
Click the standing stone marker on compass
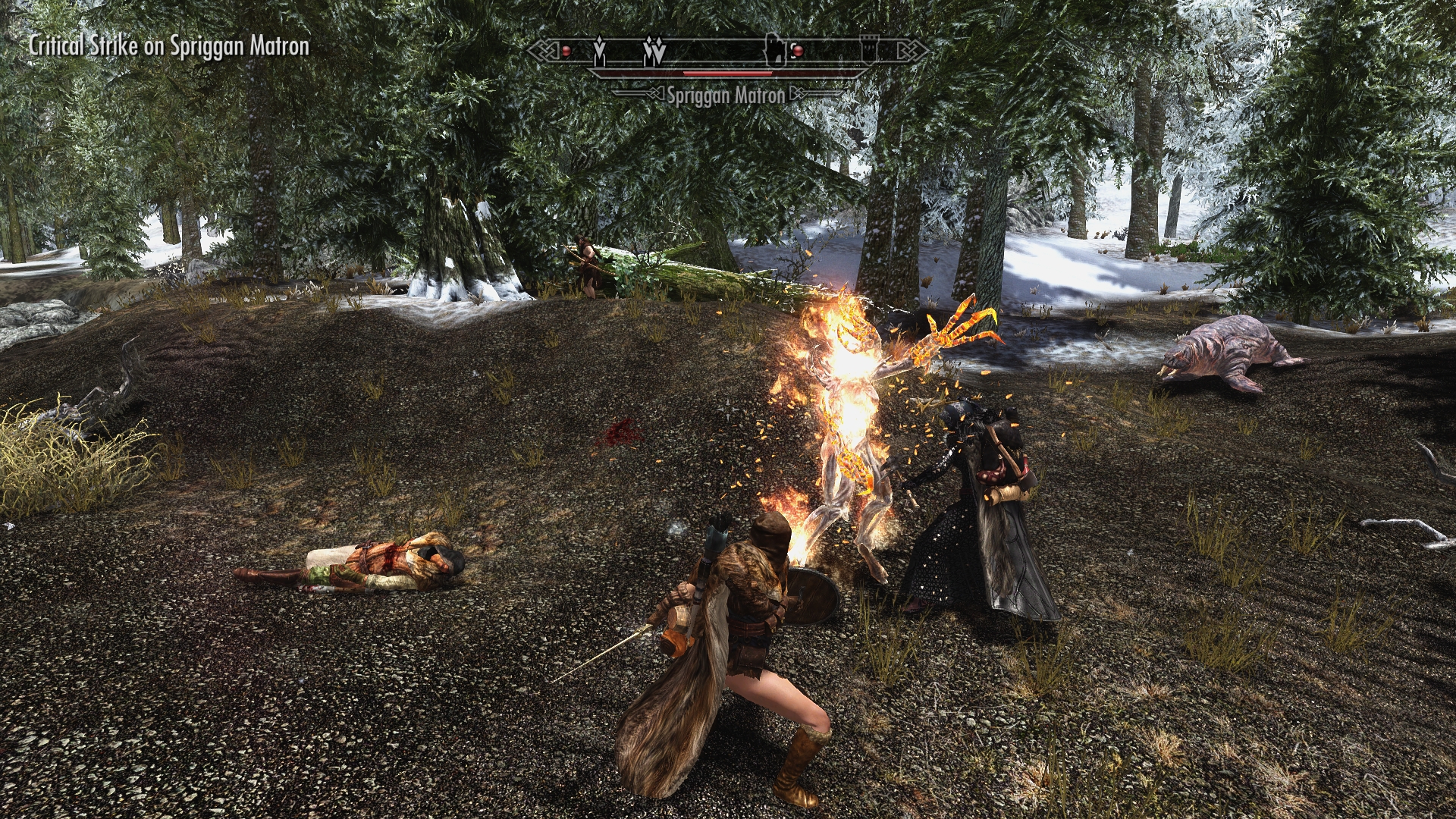click(773, 50)
